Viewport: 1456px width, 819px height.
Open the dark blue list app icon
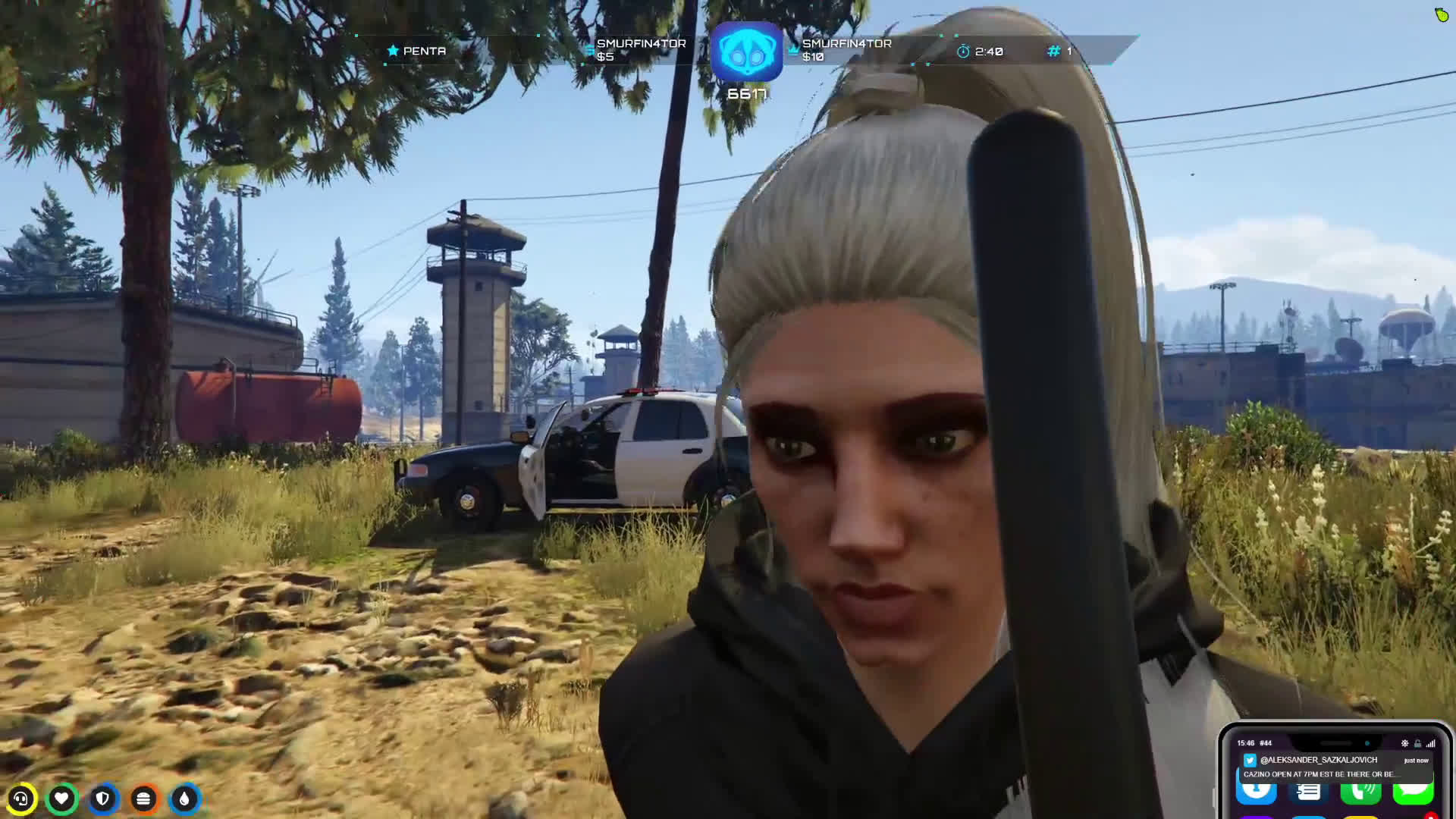(x=1309, y=792)
